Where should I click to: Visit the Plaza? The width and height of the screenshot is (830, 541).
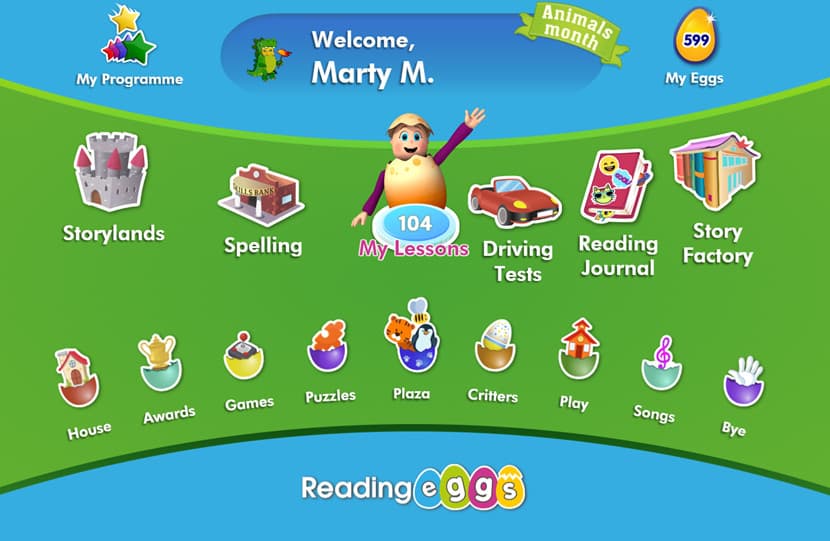pyautogui.click(x=411, y=340)
